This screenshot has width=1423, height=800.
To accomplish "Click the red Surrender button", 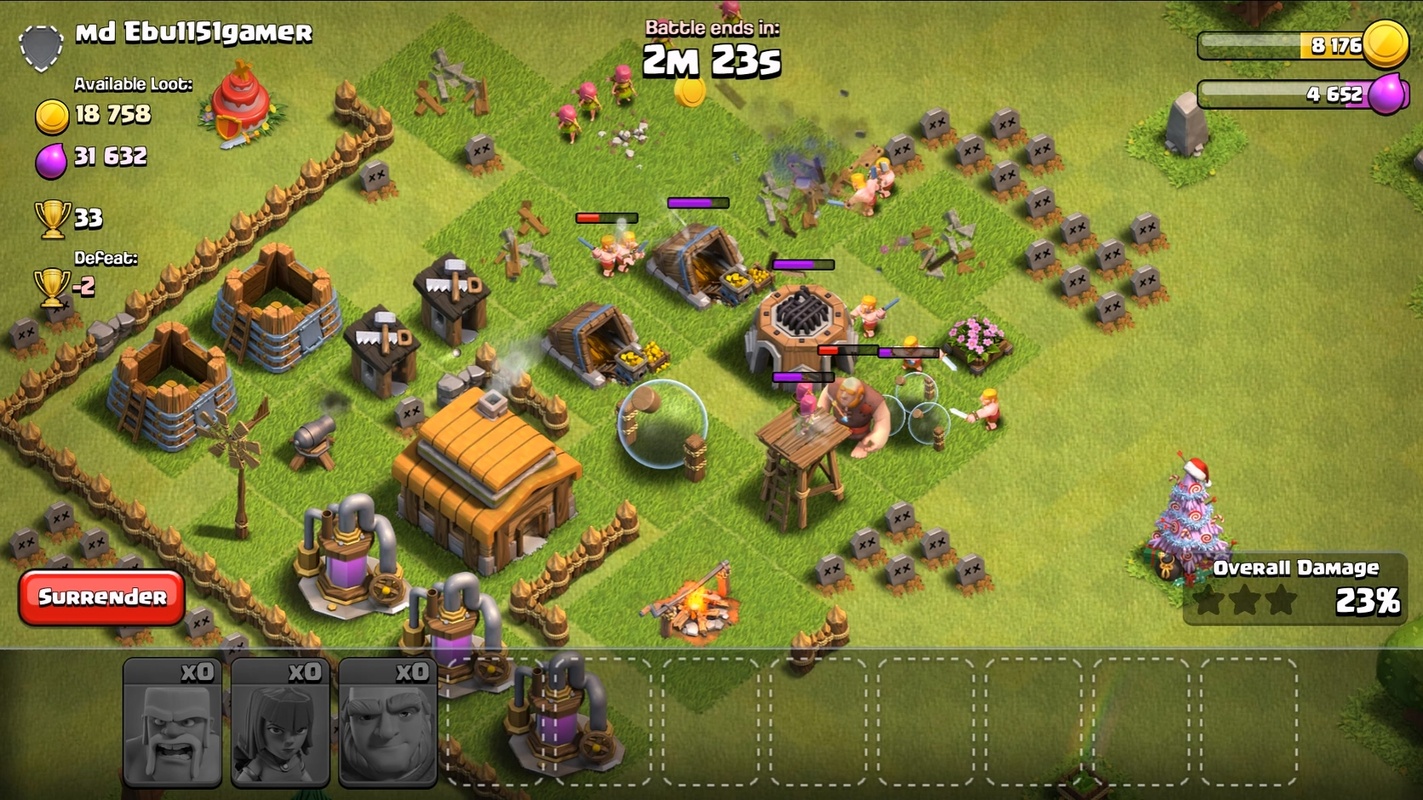I will (x=102, y=597).
